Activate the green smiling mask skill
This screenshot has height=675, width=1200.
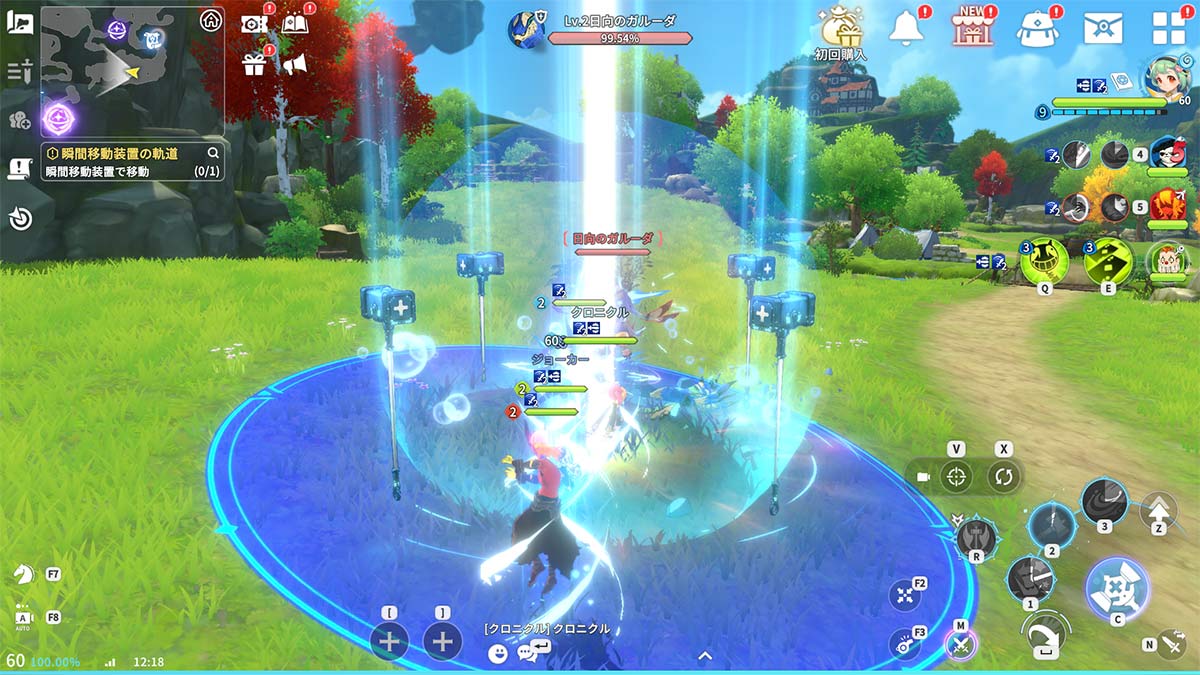[x=1044, y=261]
